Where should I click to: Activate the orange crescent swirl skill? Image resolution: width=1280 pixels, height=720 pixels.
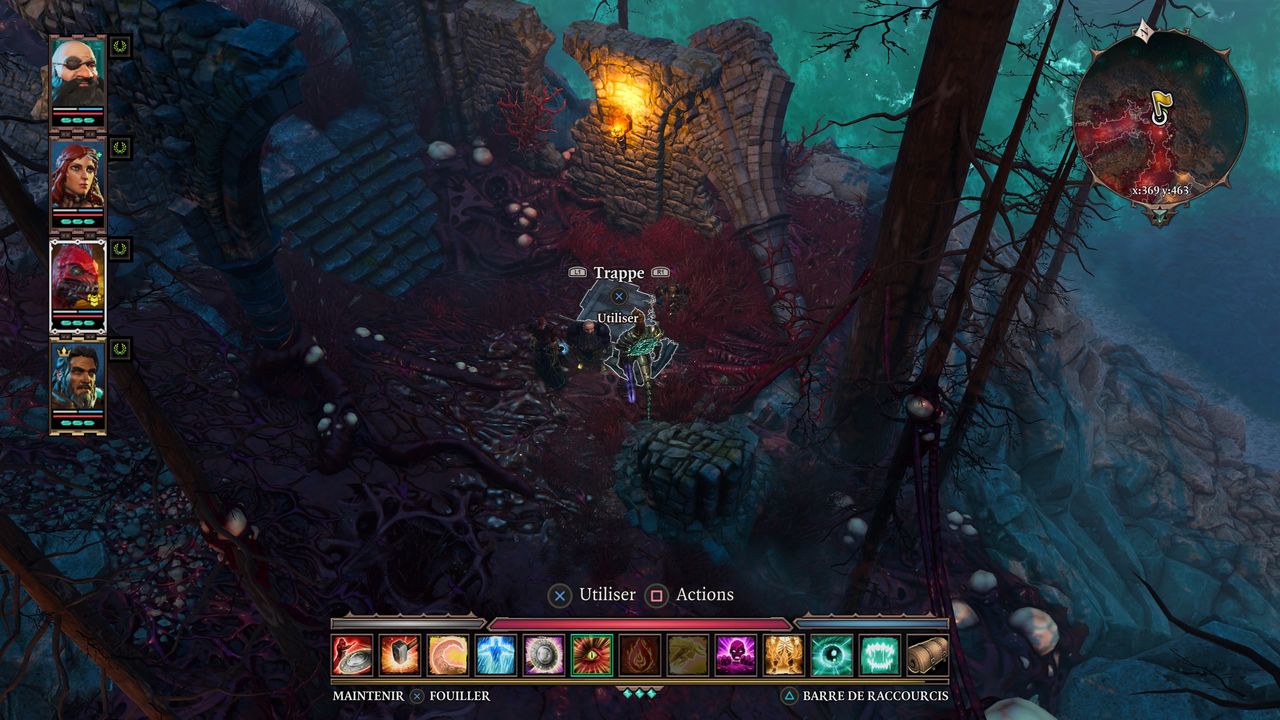point(448,655)
